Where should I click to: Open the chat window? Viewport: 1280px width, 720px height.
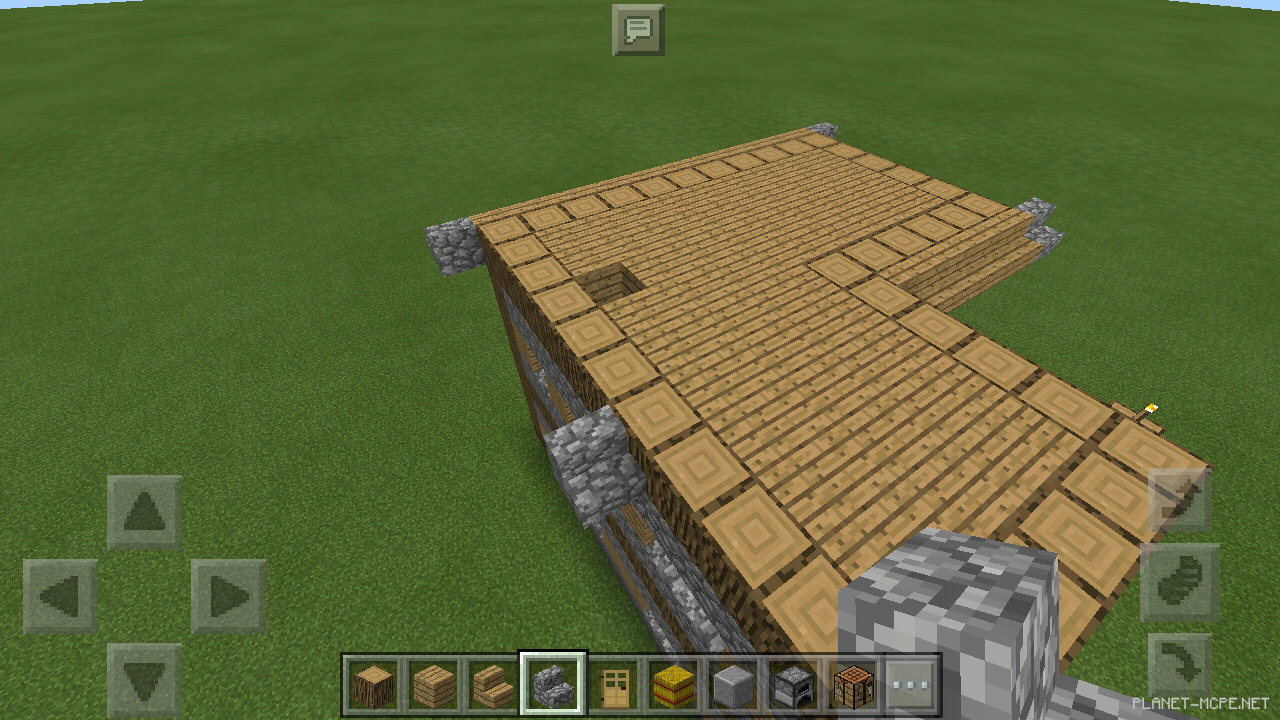point(640,29)
